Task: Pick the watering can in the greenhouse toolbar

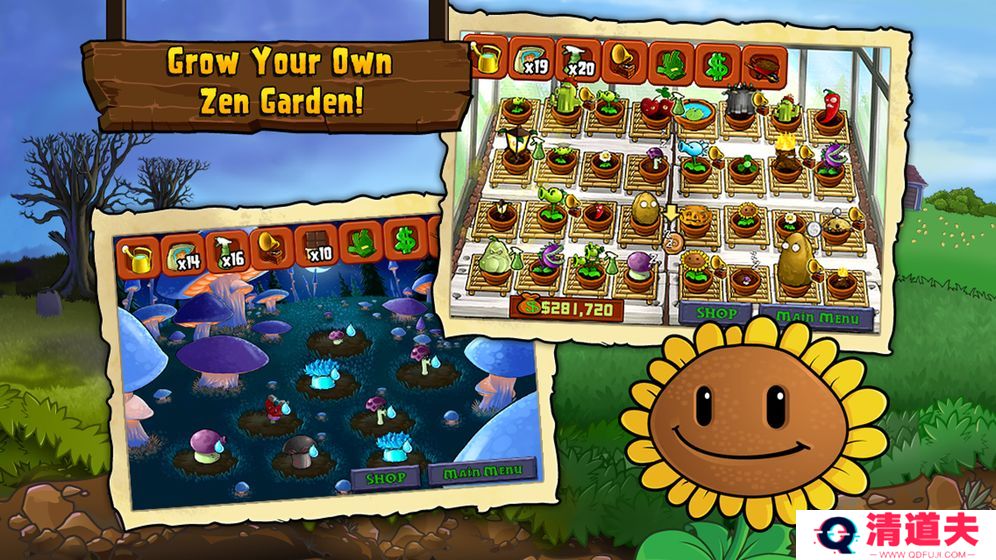Action: click(489, 60)
